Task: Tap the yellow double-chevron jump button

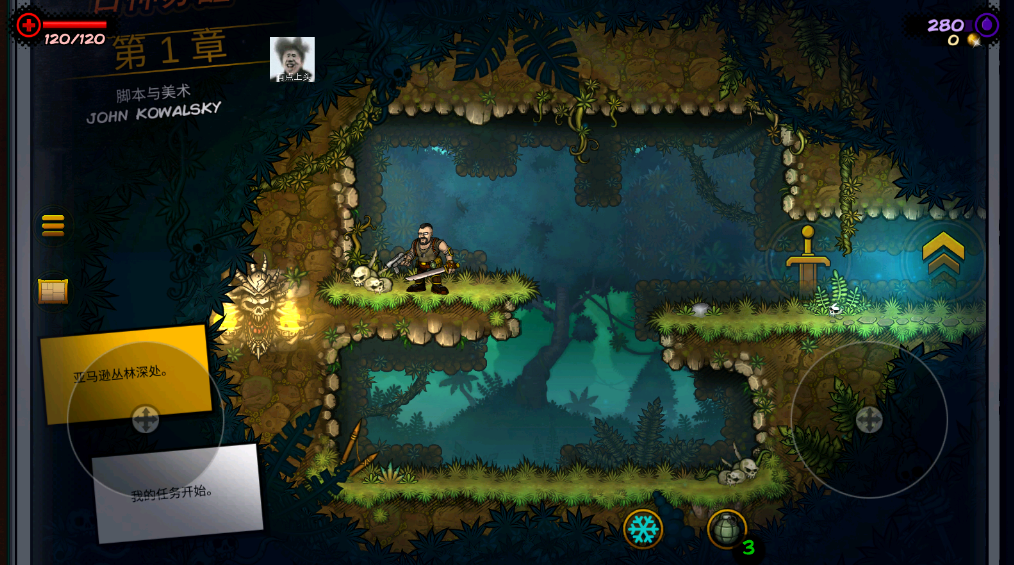Action: (942, 255)
